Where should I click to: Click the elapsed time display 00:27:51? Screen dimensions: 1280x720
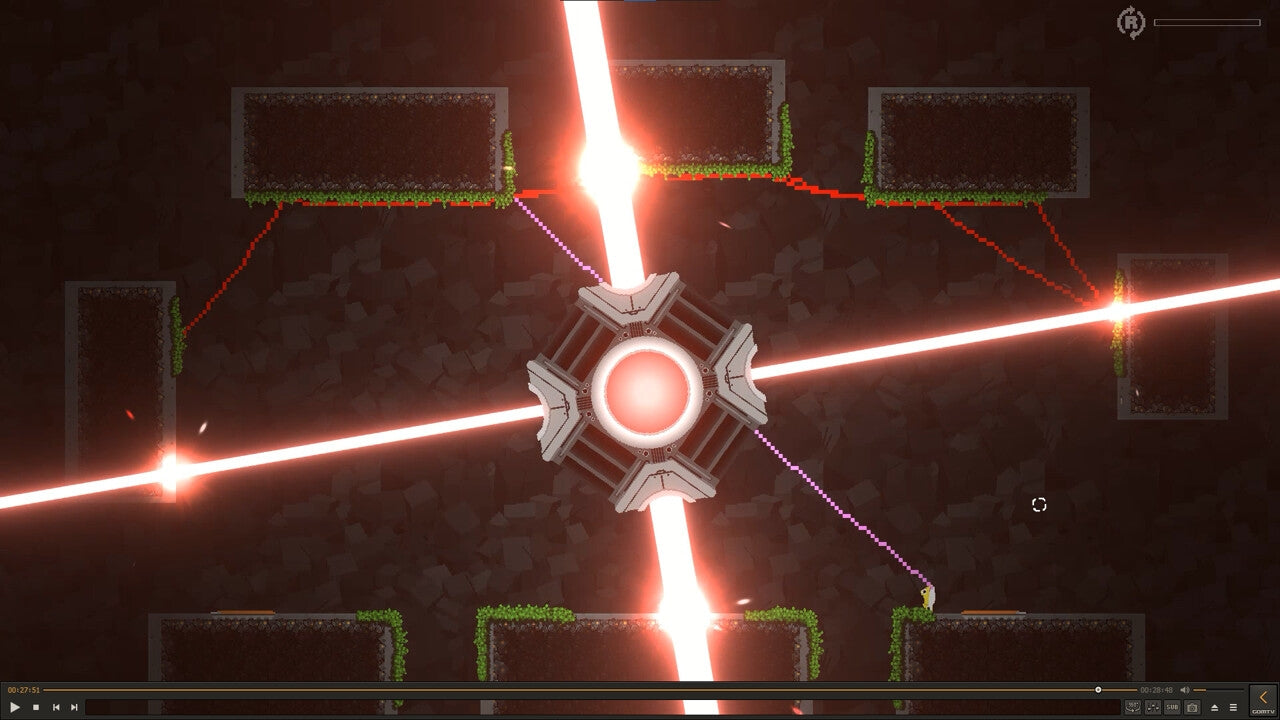pyautogui.click(x=23, y=689)
